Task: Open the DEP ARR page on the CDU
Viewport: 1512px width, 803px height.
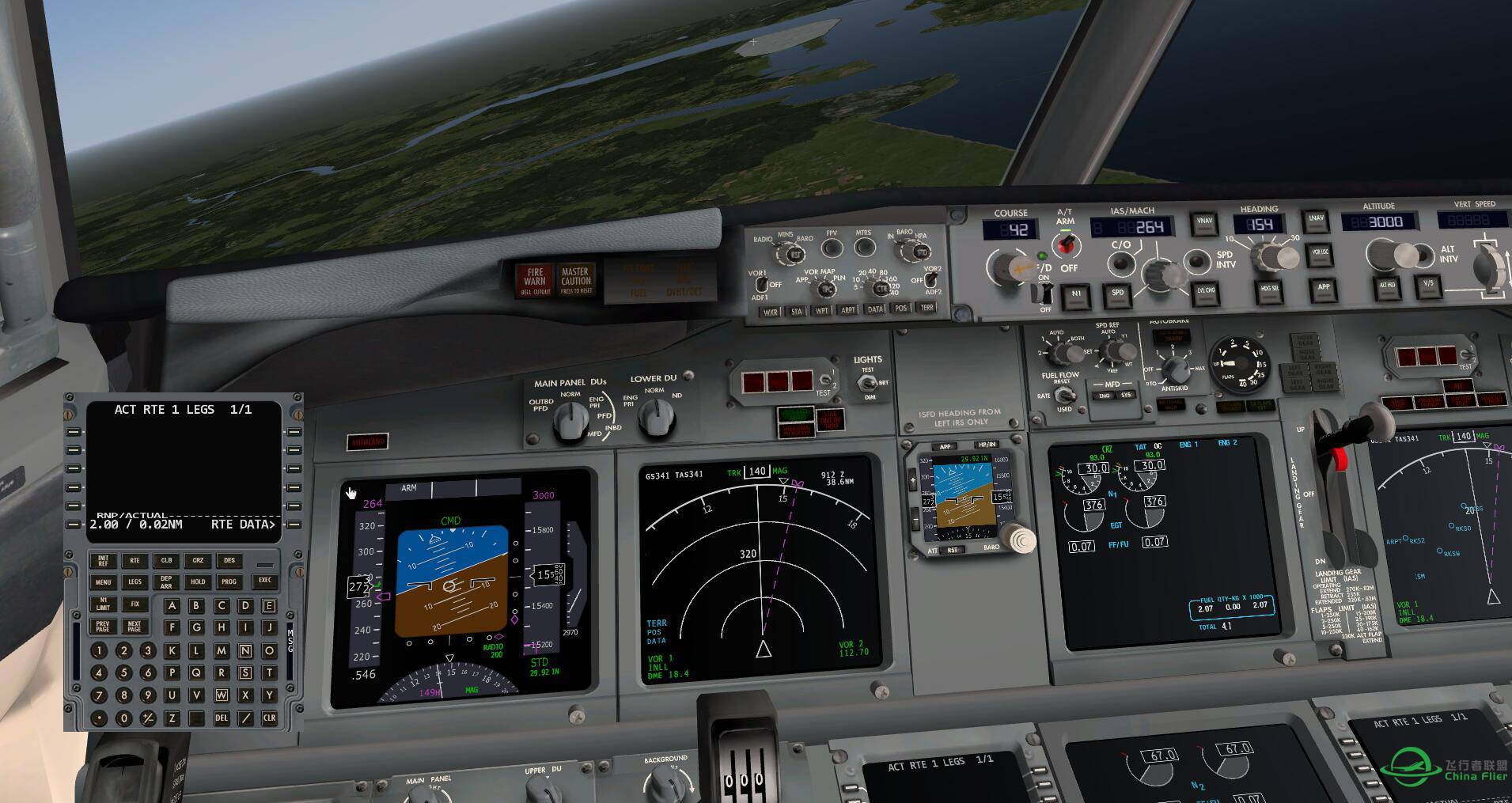Action: tap(165, 581)
